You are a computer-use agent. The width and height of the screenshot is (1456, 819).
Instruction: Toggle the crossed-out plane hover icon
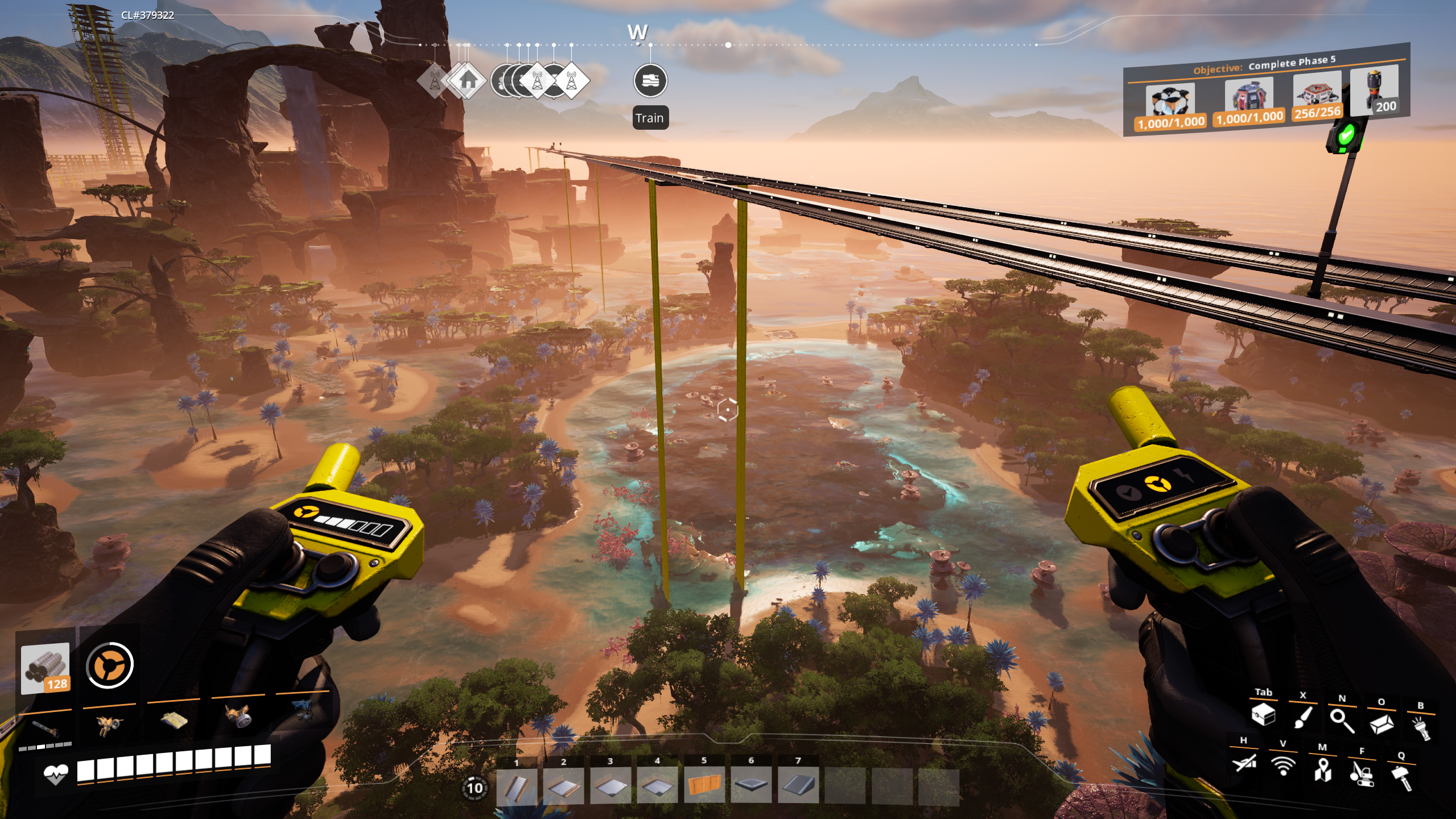[1244, 762]
